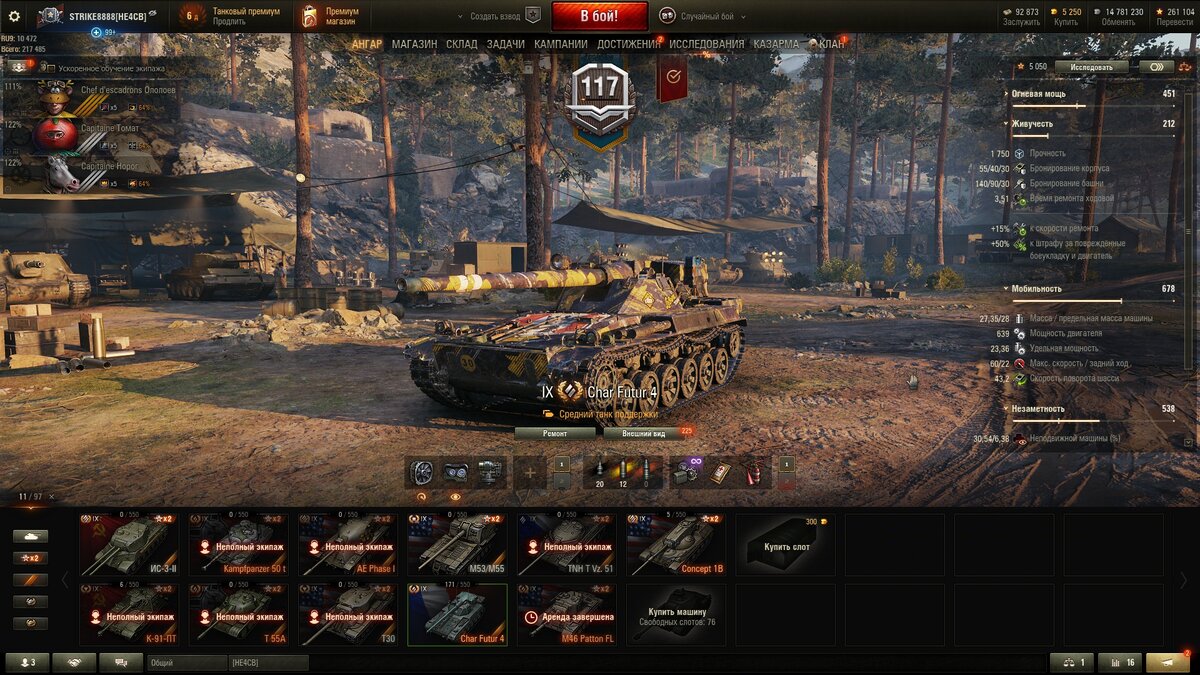Click Купить машину tile

click(x=677, y=614)
